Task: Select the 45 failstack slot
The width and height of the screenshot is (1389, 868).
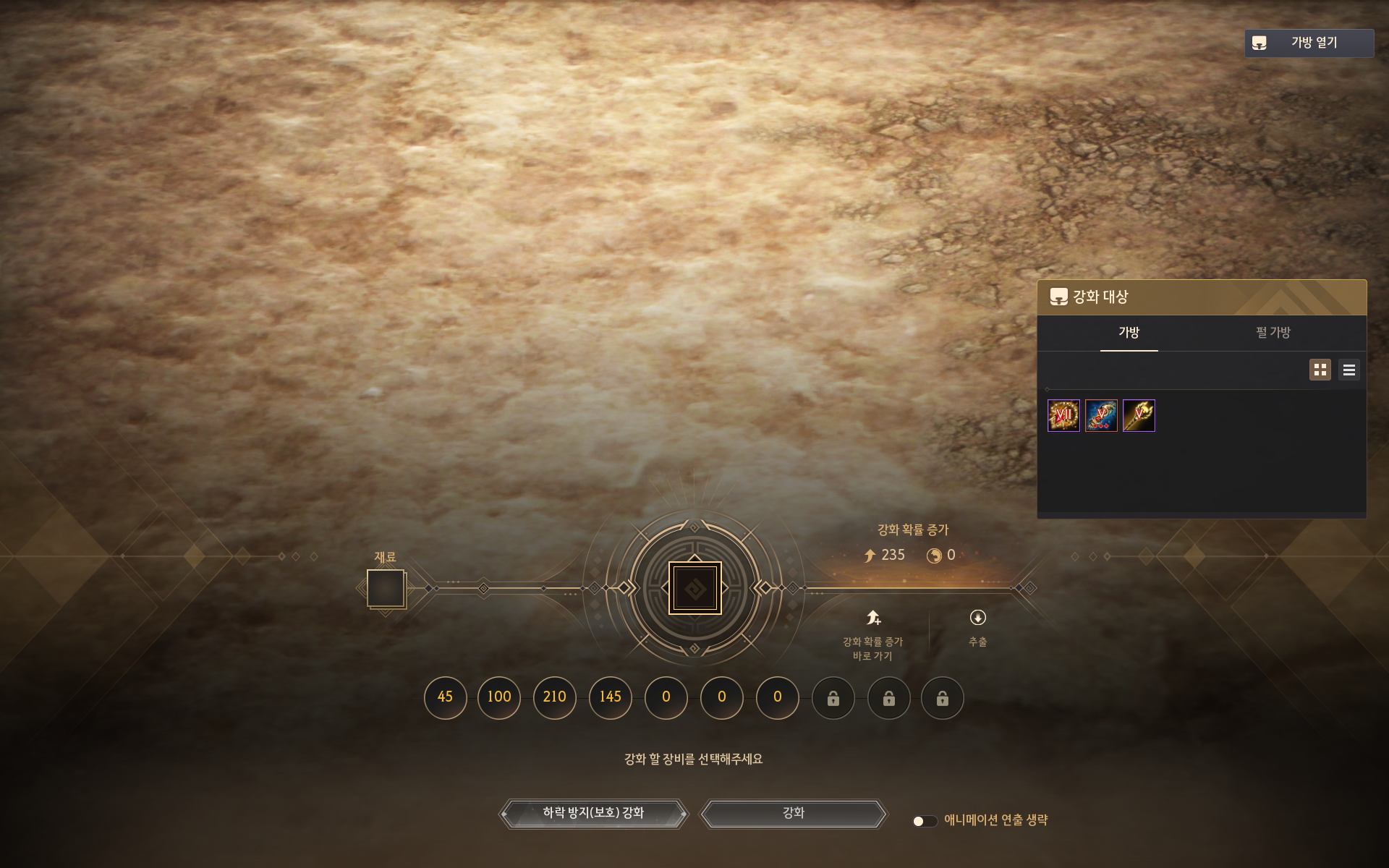Action: click(445, 697)
